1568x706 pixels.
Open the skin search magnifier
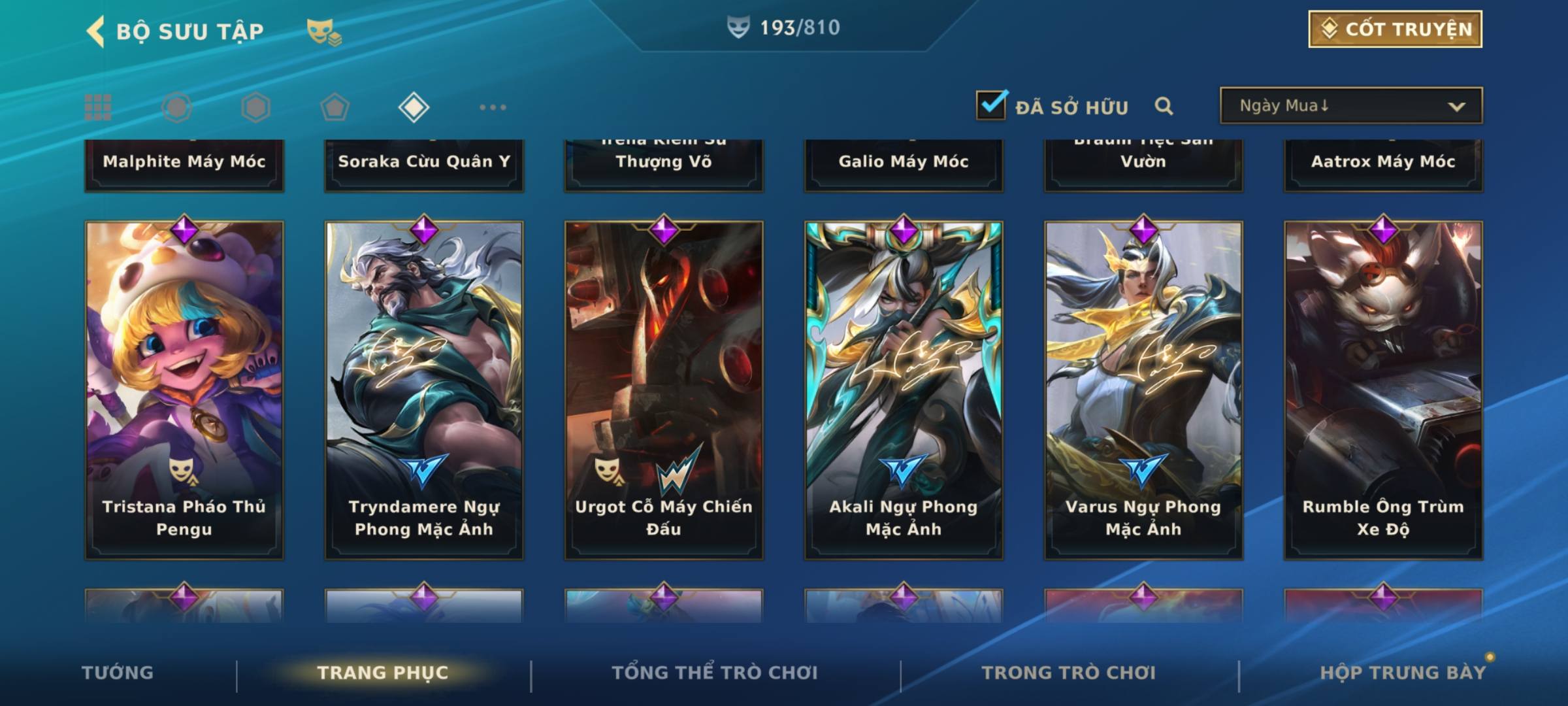point(1164,106)
